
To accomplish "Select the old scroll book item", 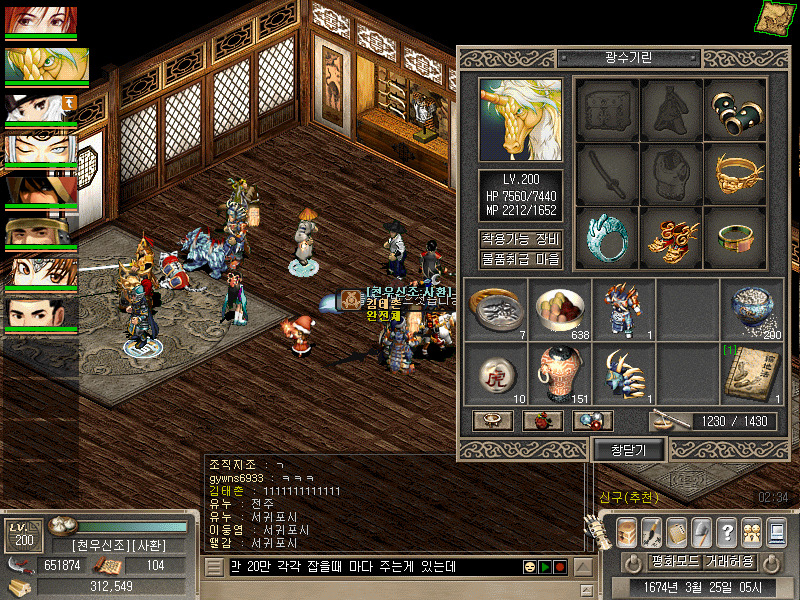I will pos(751,373).
